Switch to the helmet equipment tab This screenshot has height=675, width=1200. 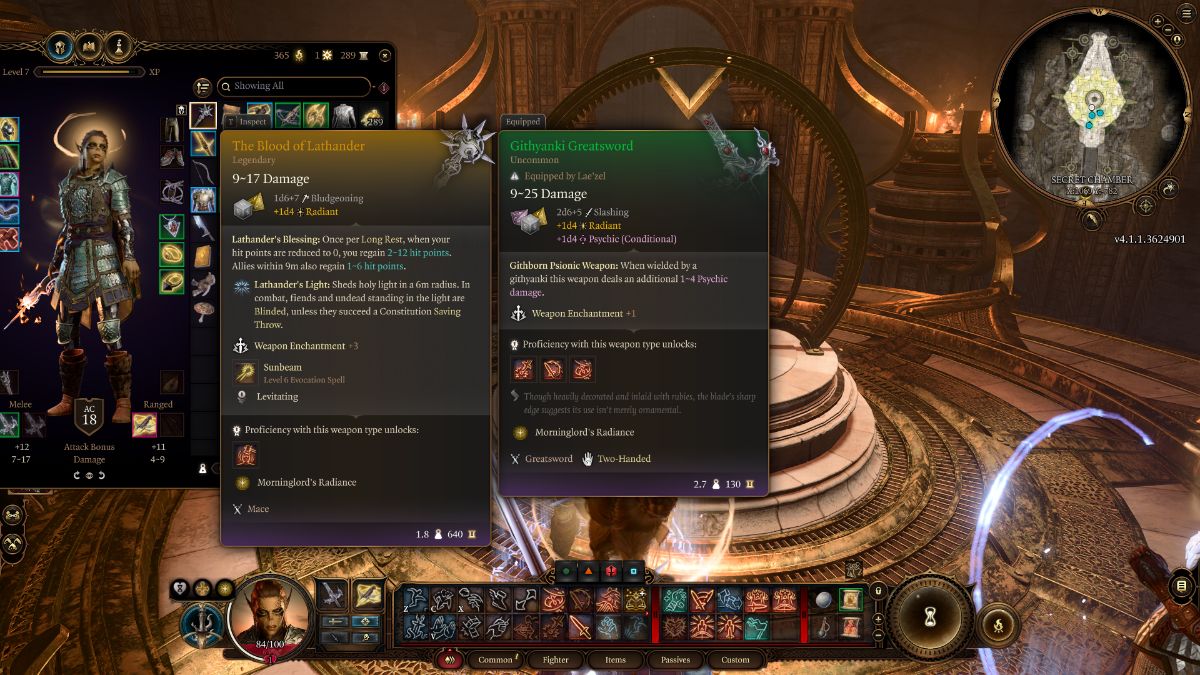pos(58,46)
